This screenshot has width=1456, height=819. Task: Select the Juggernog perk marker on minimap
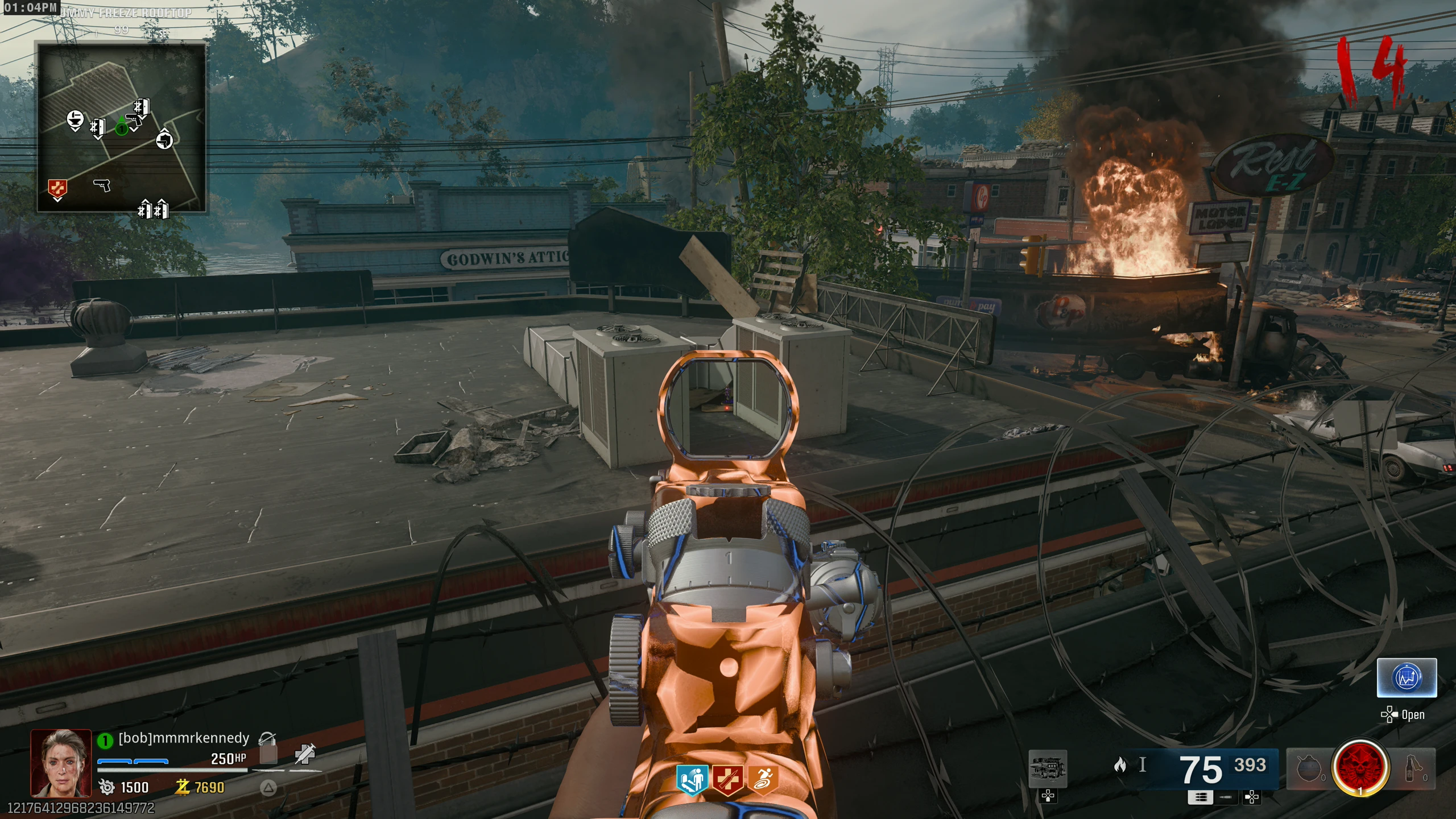coord(57,188)
